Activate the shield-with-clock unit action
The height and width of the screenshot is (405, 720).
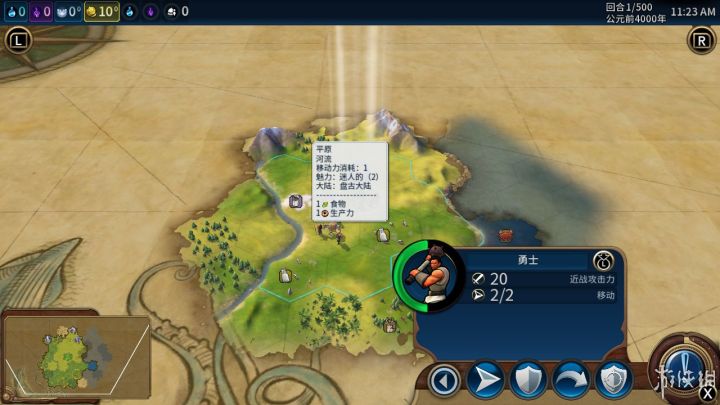pyautogui.click(x=612, y=380)
